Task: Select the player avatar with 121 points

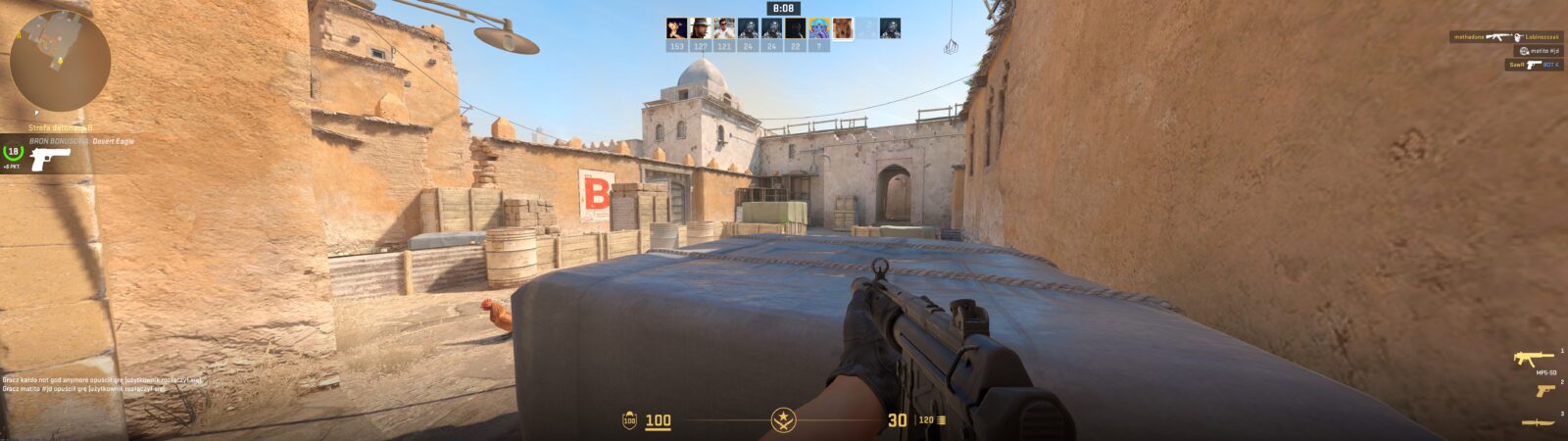Action: (x=723, y=28)
